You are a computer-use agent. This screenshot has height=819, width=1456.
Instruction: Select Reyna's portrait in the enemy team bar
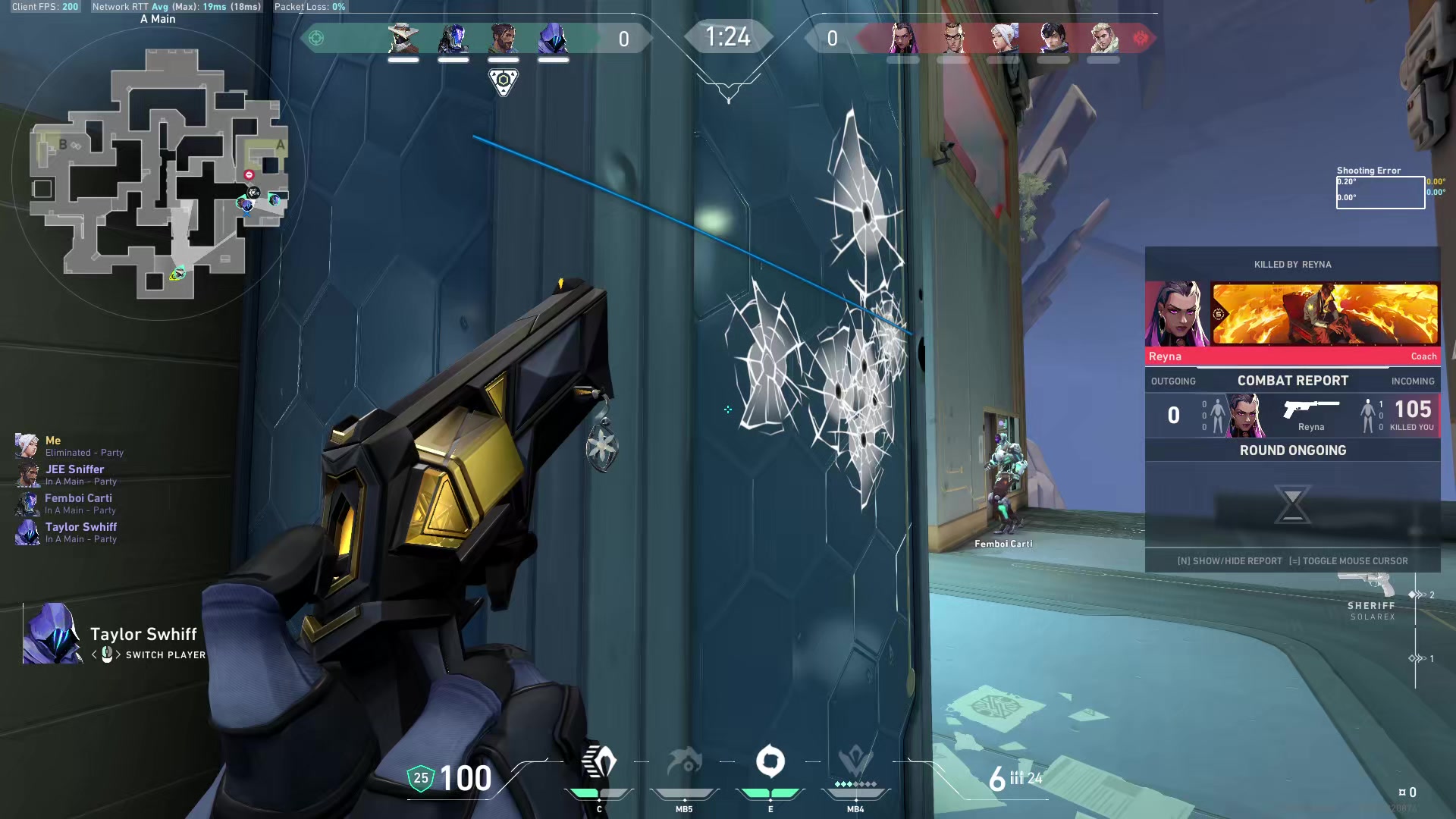[x=902, y=38]
